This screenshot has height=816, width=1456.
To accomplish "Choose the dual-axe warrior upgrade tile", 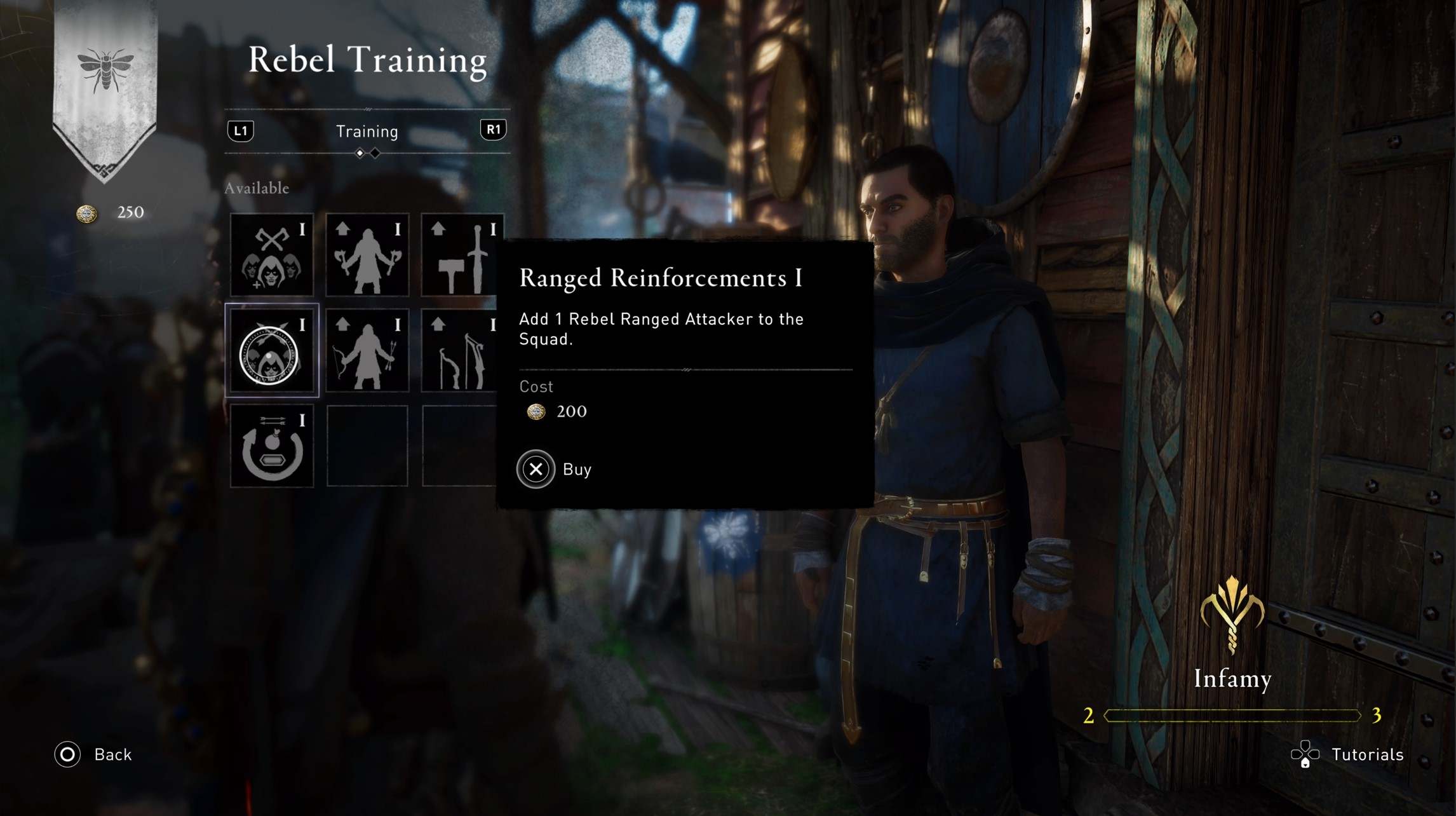I will (x=367, y=255).
